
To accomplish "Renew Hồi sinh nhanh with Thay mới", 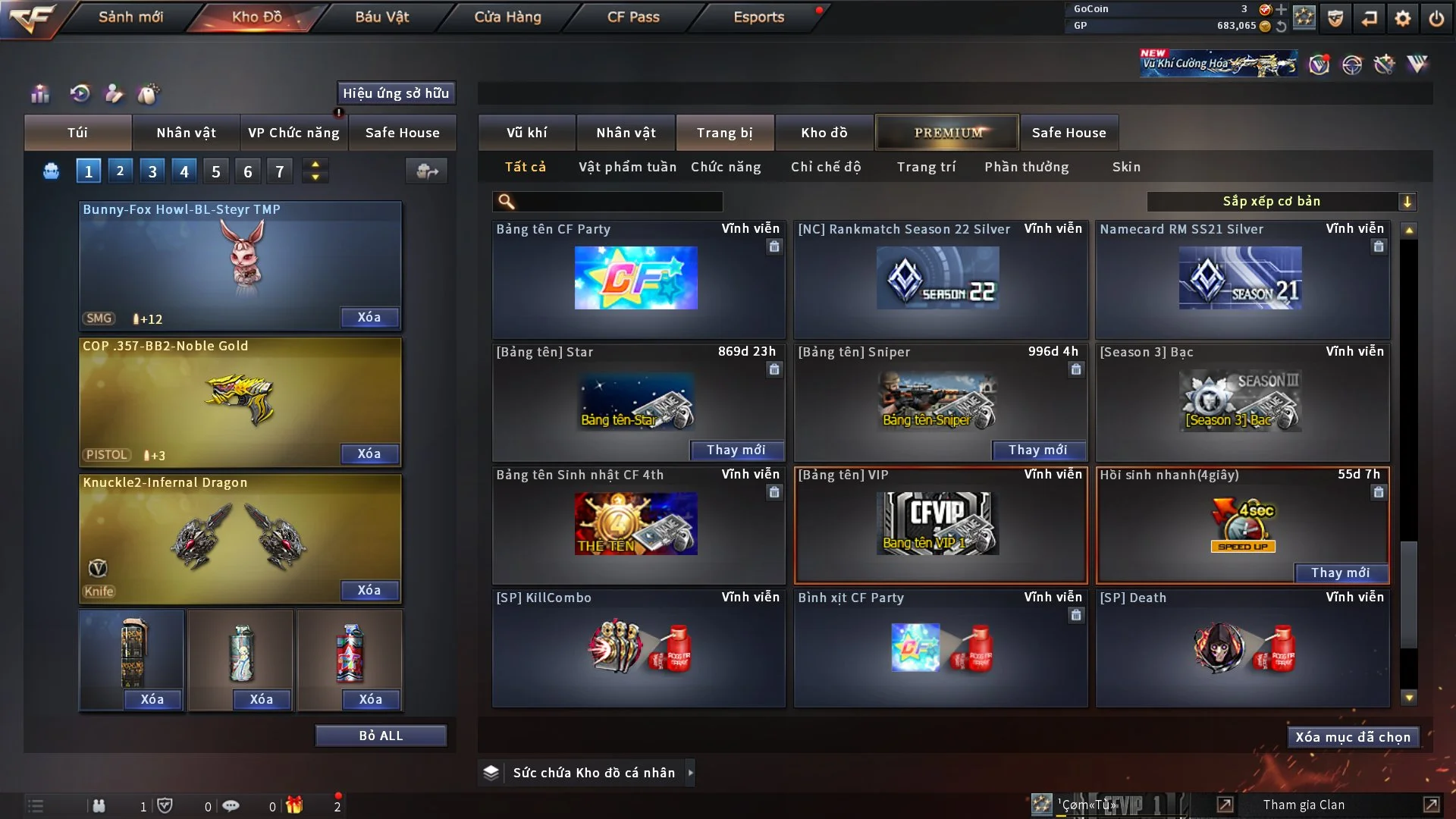I will pos(1340,573).
